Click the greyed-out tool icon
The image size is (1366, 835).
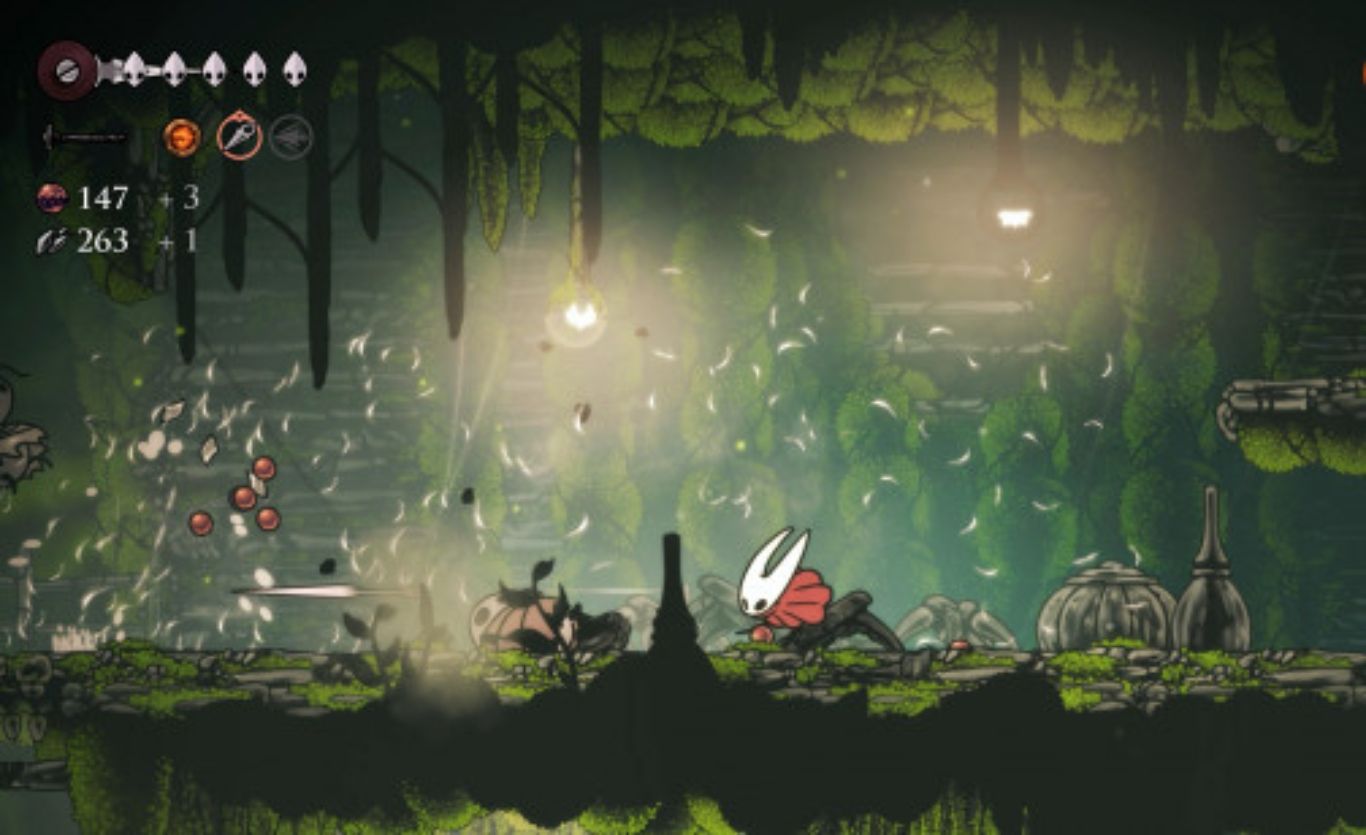click(x=291, y=137)
